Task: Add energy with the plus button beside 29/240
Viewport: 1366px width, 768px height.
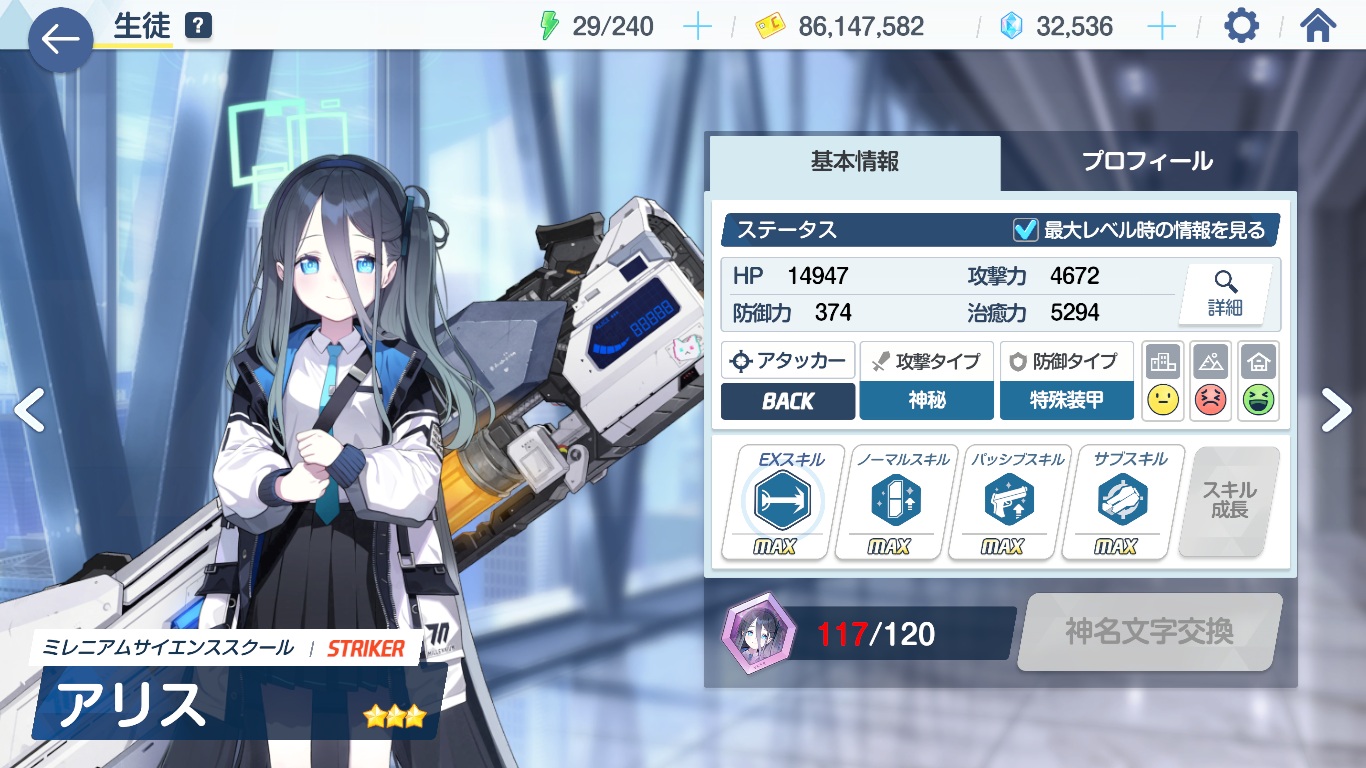Action: [697, 27]
